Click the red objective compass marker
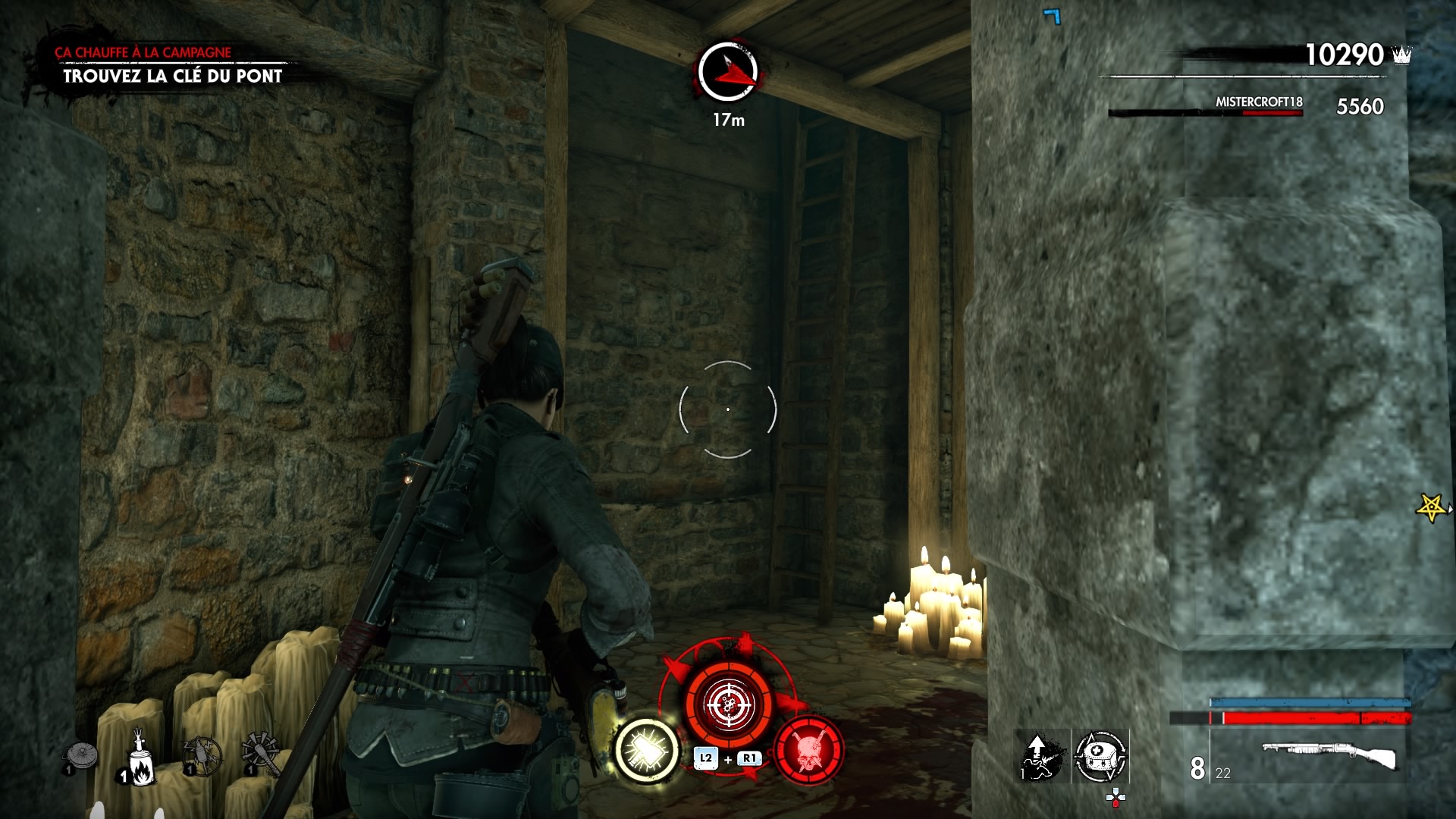 tap(728, 72)
